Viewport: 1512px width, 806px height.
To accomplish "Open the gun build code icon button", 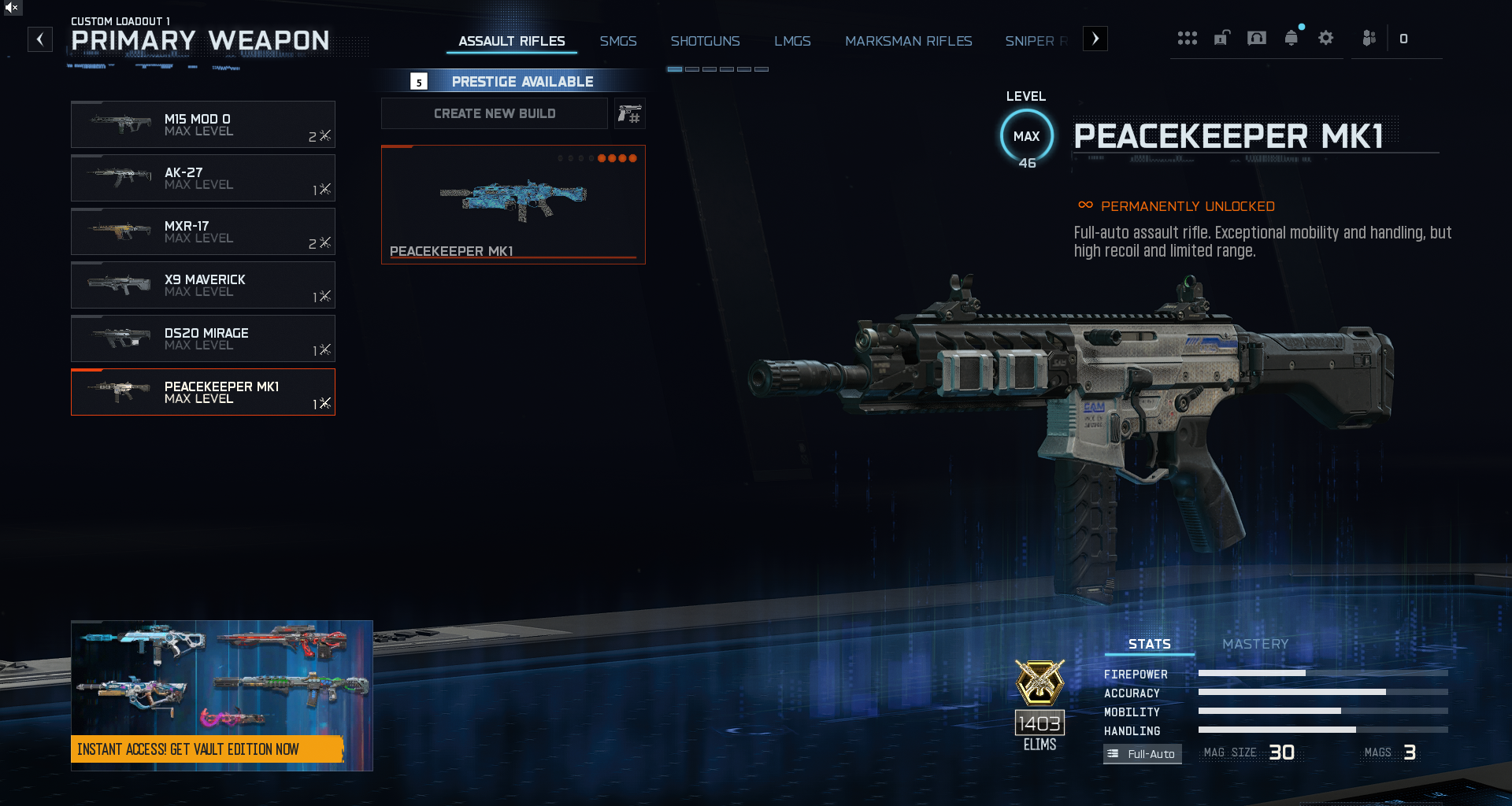I will pyautogui.click(x=629, y=114).
